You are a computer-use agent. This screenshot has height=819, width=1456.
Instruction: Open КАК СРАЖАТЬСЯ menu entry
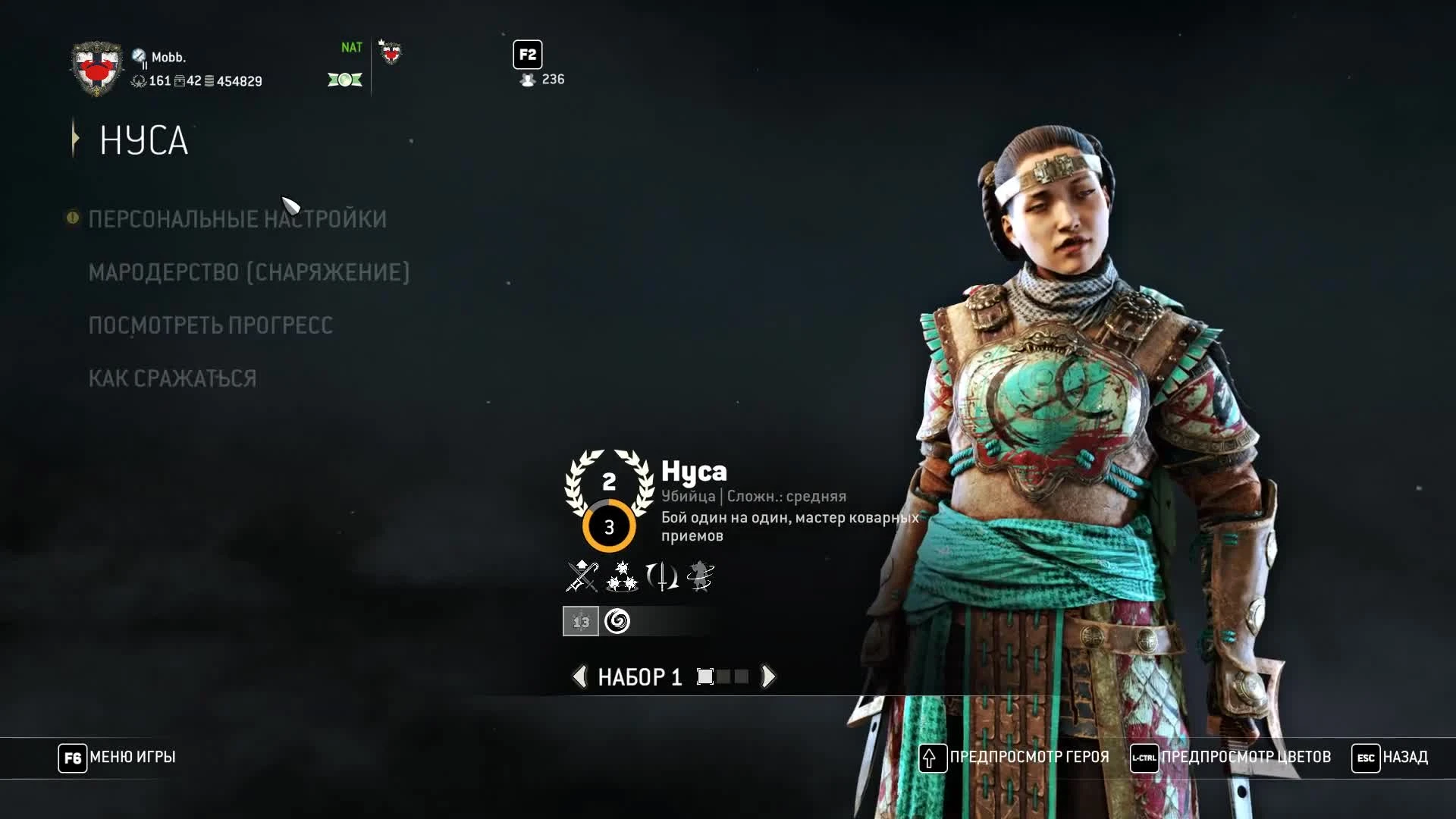(x=172, y=378)
